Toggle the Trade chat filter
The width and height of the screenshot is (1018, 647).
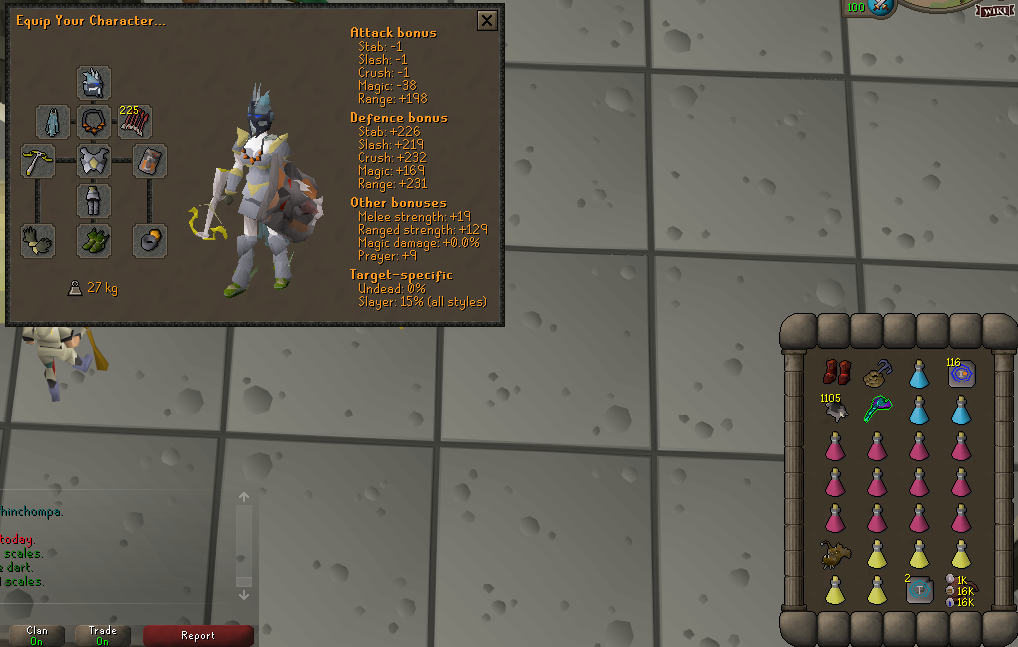pyautogui.click(x=103, y=635)
